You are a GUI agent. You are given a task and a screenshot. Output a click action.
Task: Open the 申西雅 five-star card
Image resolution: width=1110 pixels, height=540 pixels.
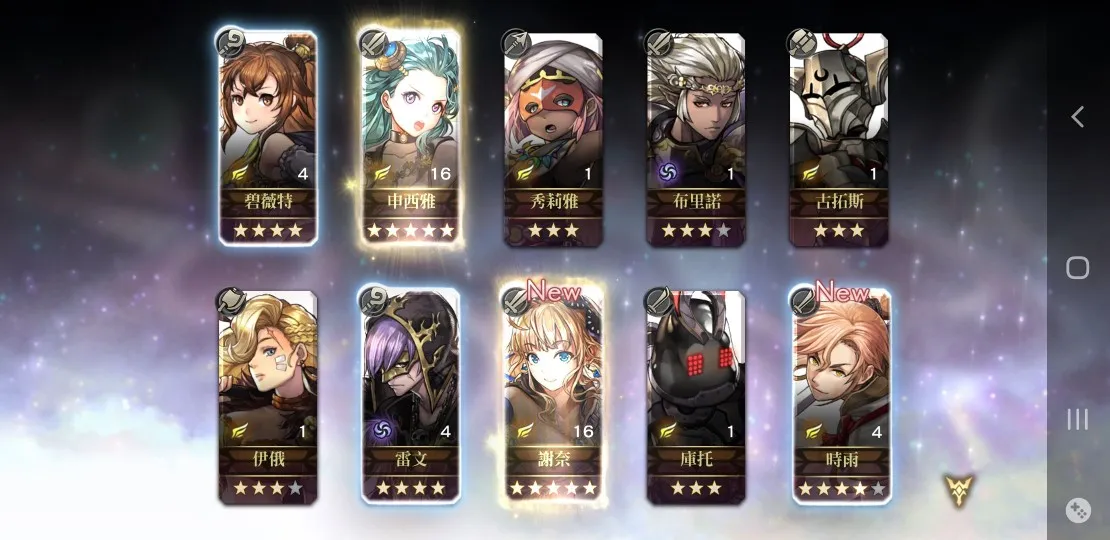coord(410,137)
